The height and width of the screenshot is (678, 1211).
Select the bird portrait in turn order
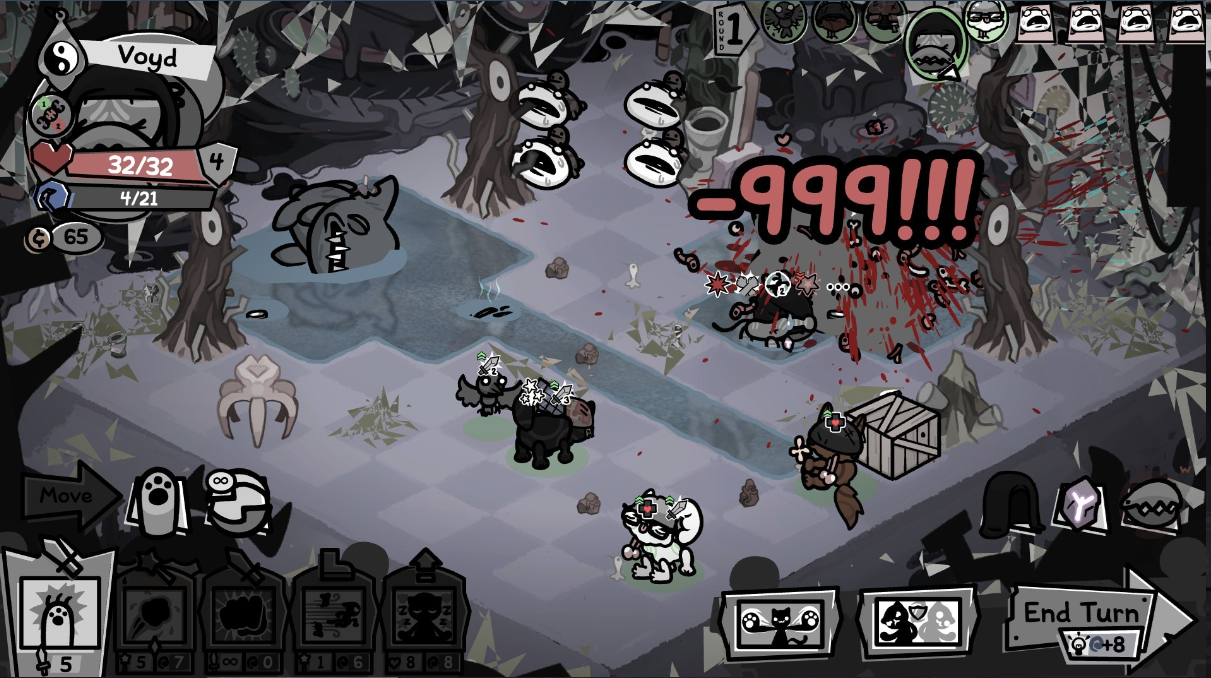coord(785,19)
